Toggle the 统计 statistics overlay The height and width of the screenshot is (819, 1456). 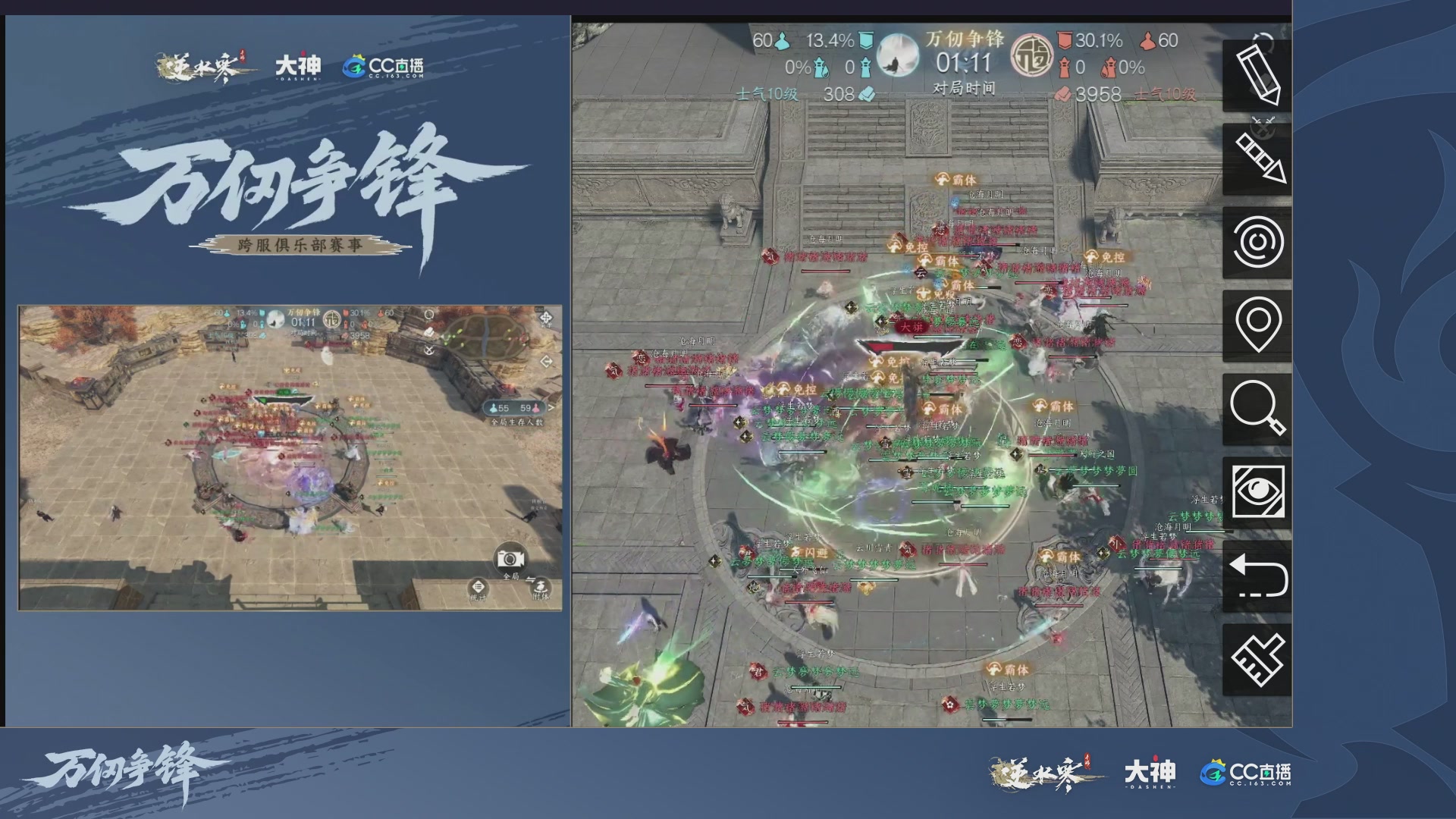click(x=478, y=588)
